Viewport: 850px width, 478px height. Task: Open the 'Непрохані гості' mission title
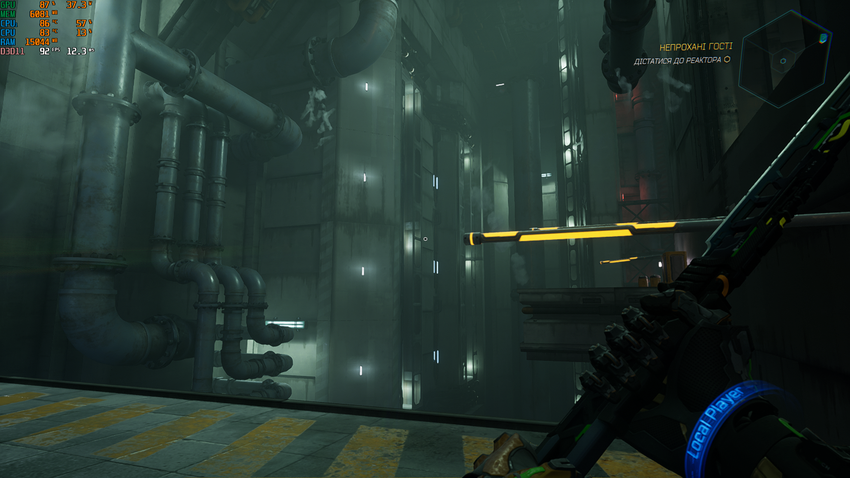pyautogui.click(x=695, y=47)
